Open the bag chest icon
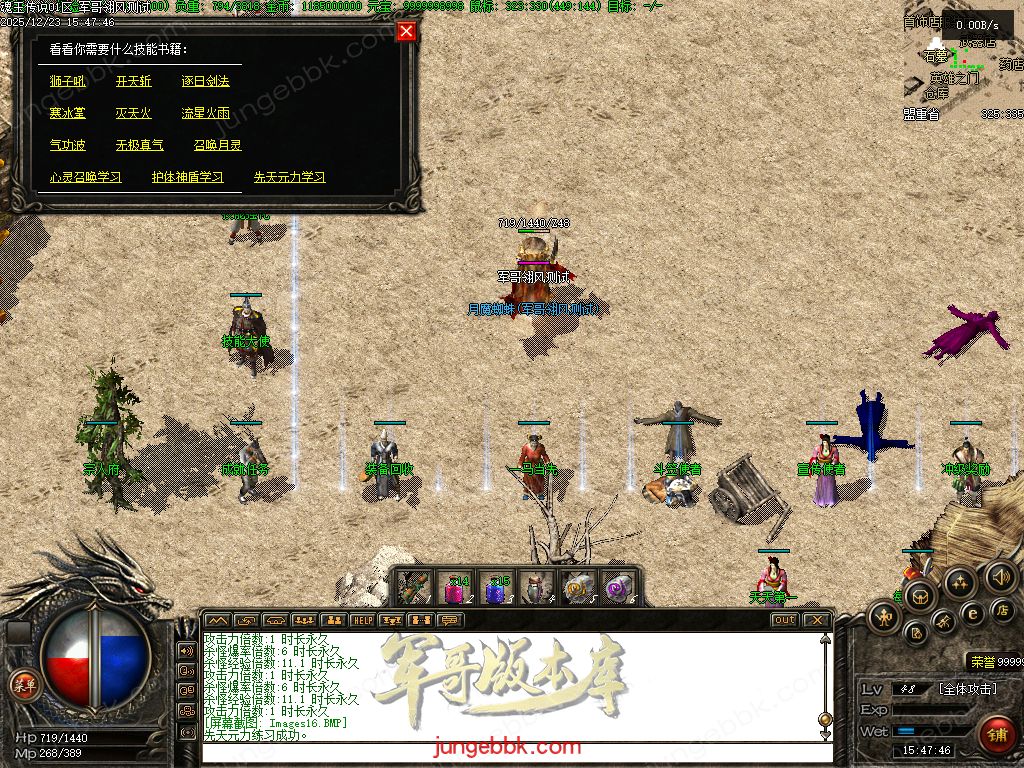Viewport: 1024px width, 768px height. tap(919, 597)
